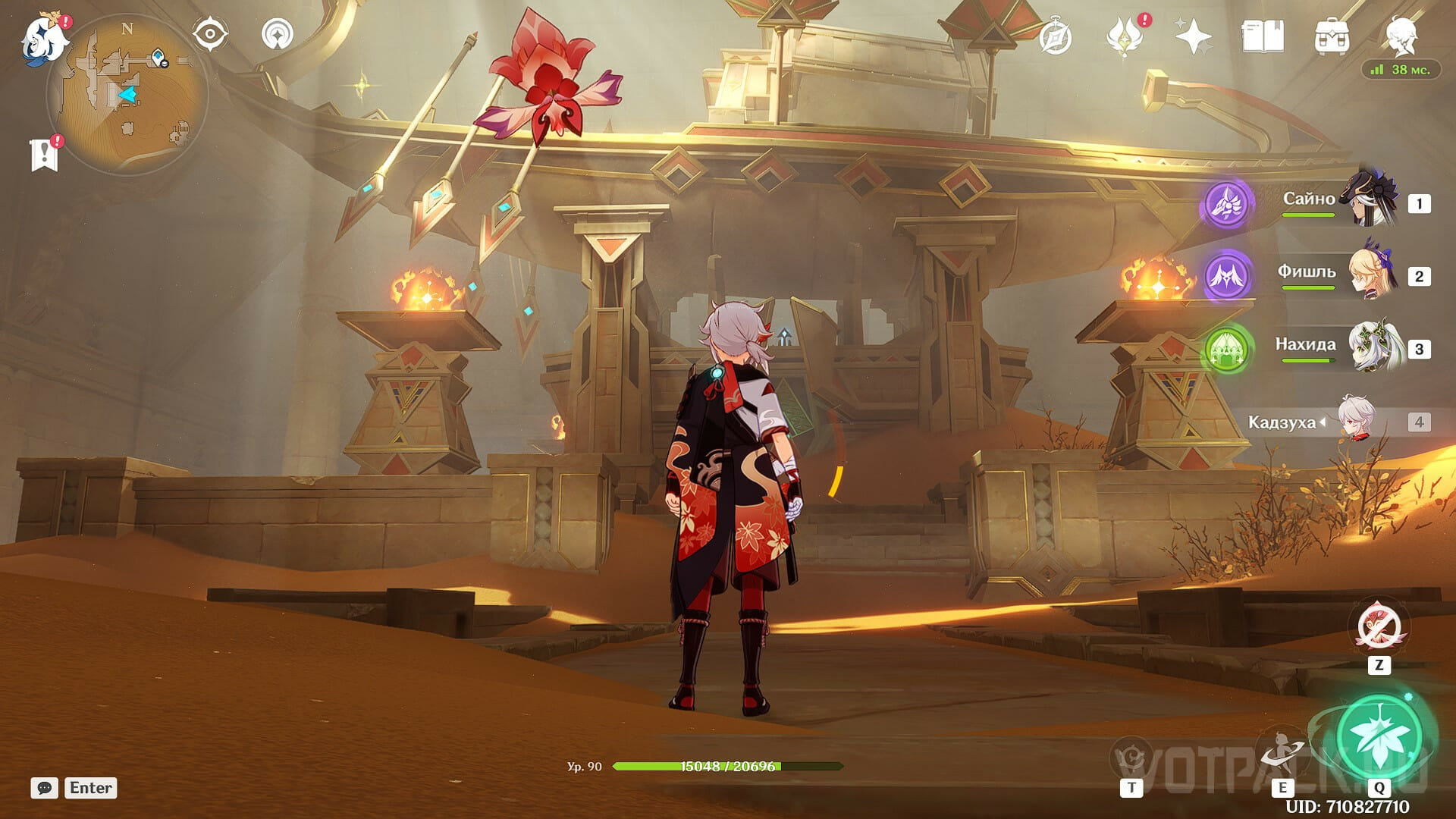
Task: Open the Wish star icon
Action: tap(1193, 36)
